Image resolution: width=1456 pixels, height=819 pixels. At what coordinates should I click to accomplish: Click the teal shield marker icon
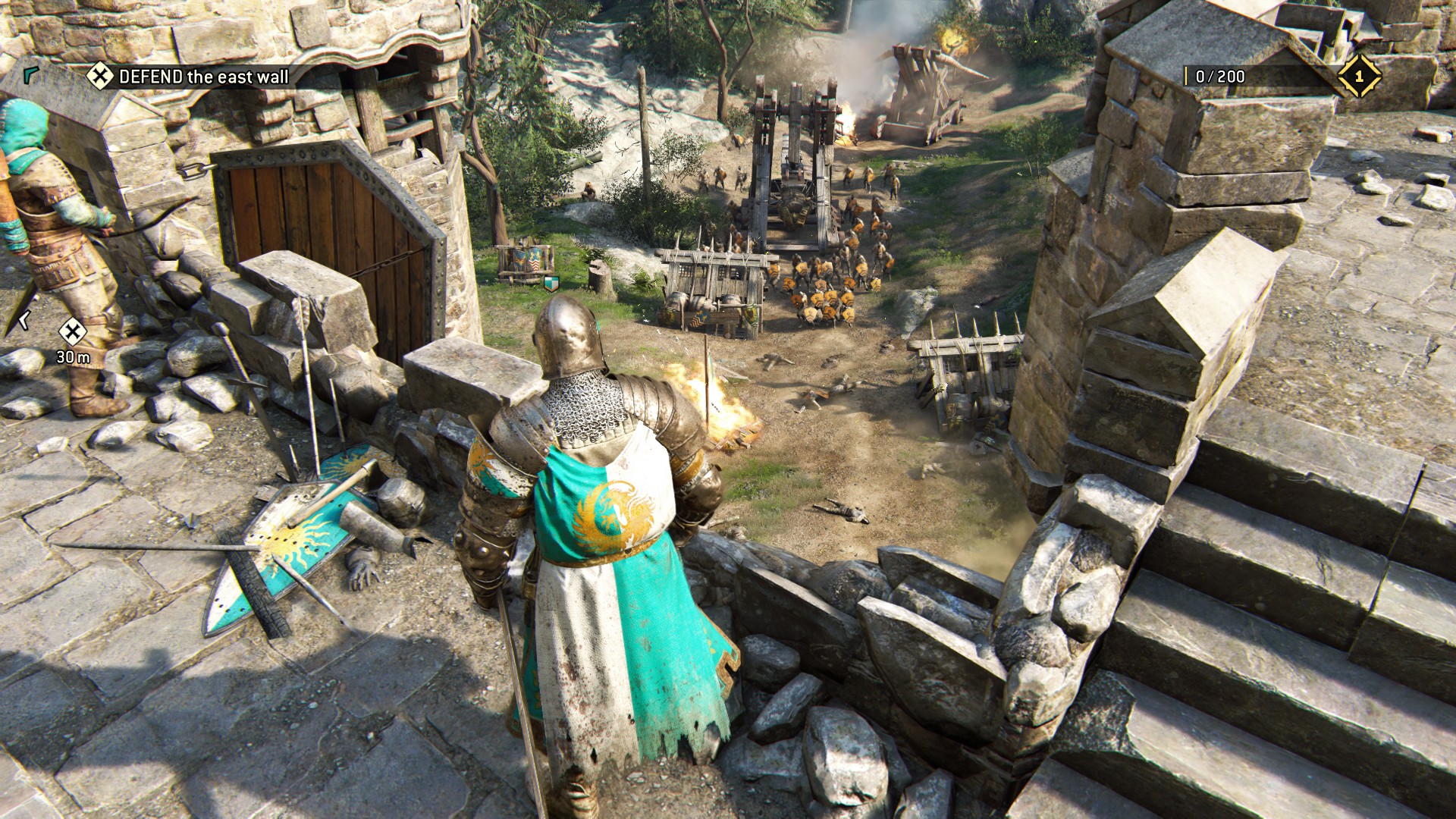[x=551, y=284]
